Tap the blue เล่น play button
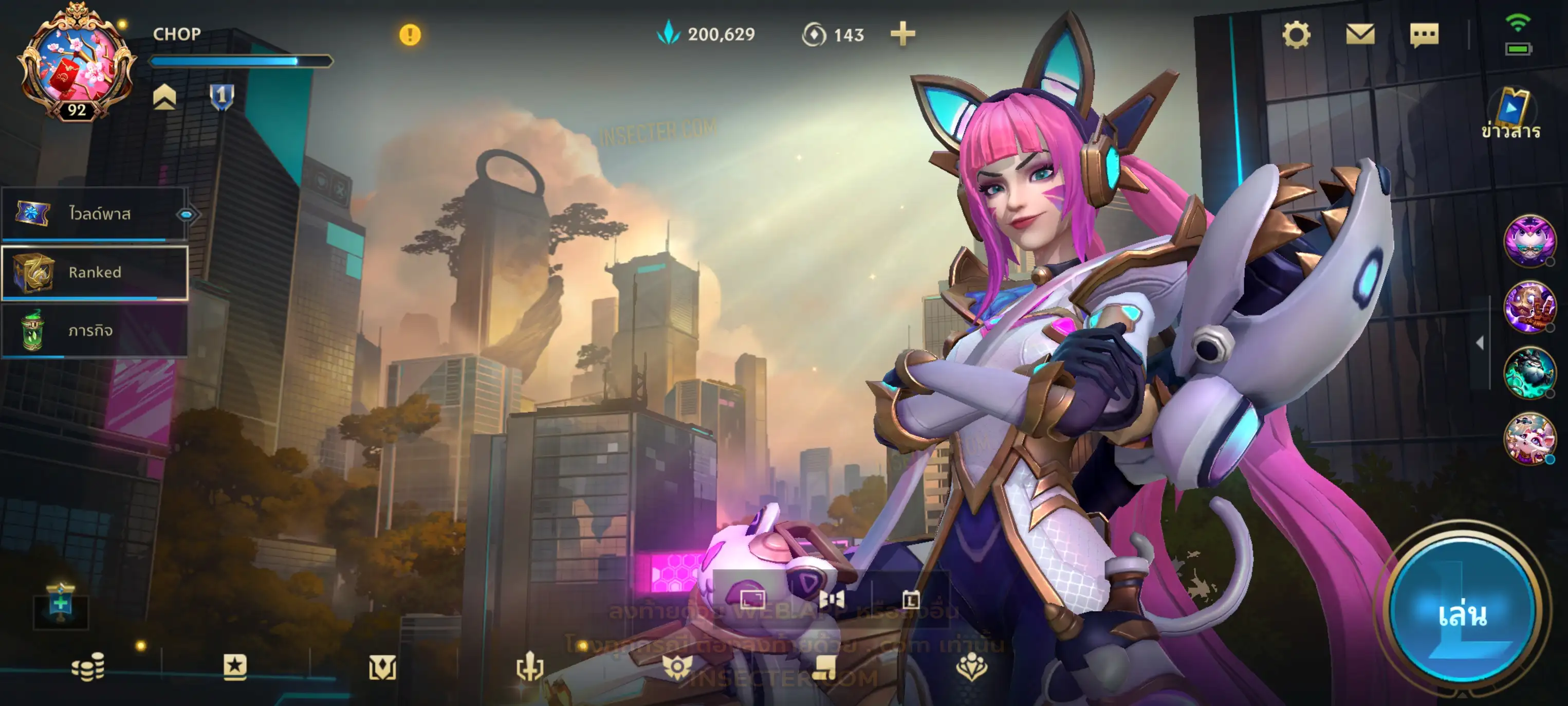 [1462, 612]
